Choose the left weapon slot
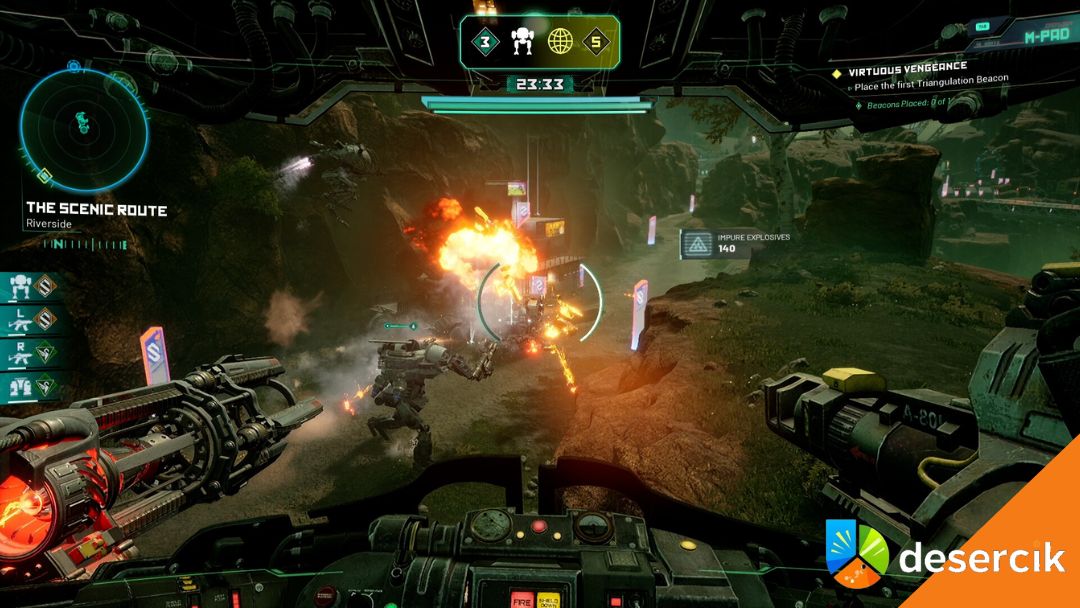 pos(32,321)
